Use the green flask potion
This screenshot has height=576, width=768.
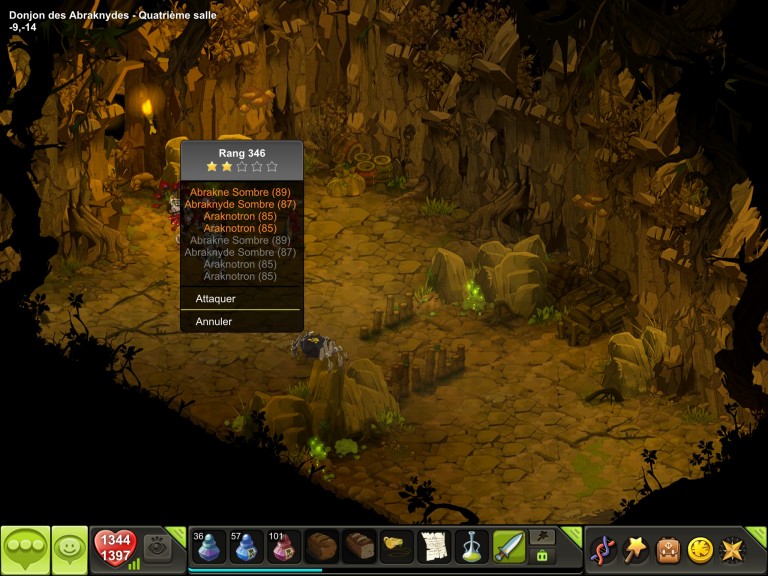click(x=471, y=547)
